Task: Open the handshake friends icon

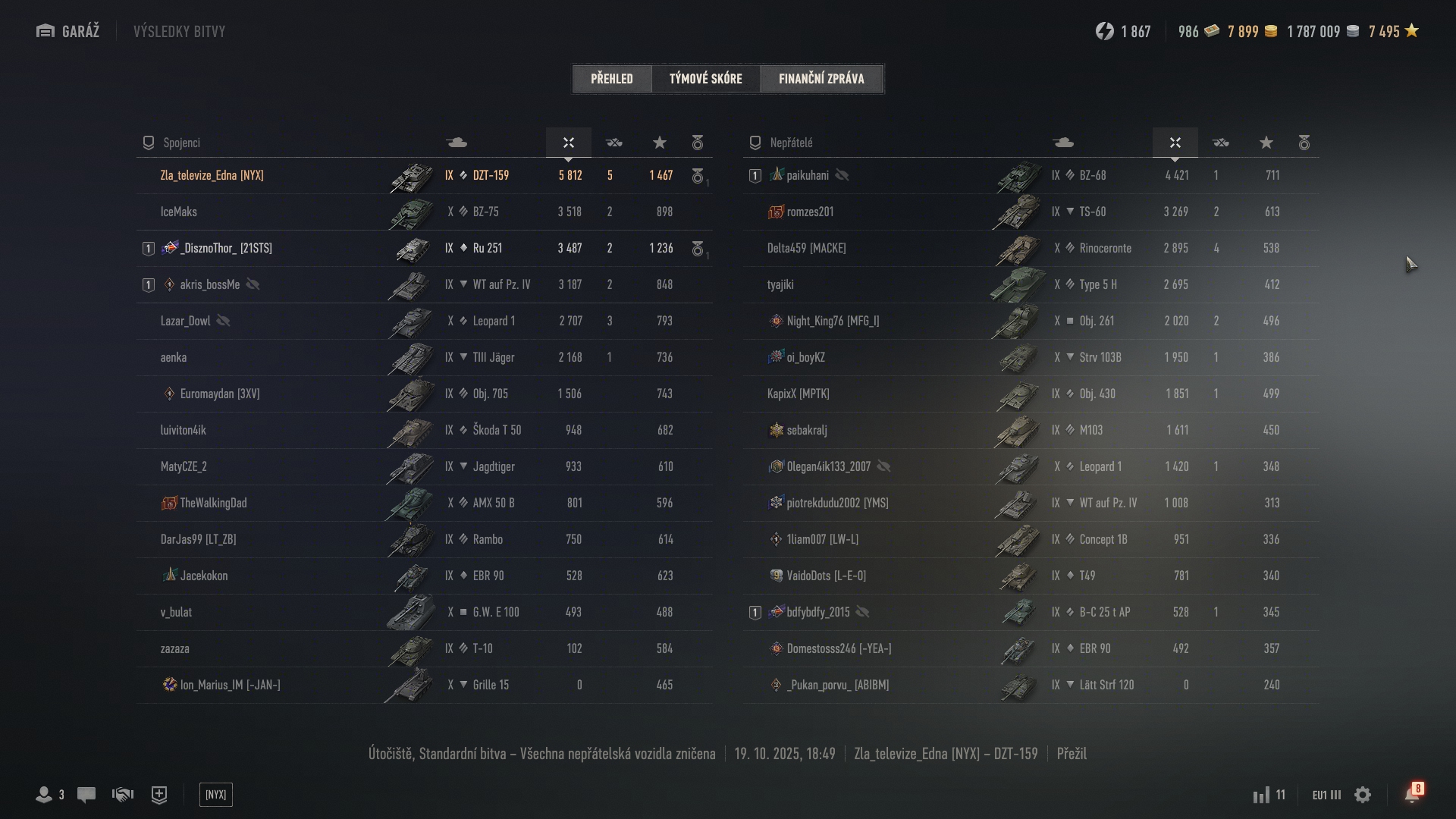Action: pyautogui.click(x=123, y=795)
